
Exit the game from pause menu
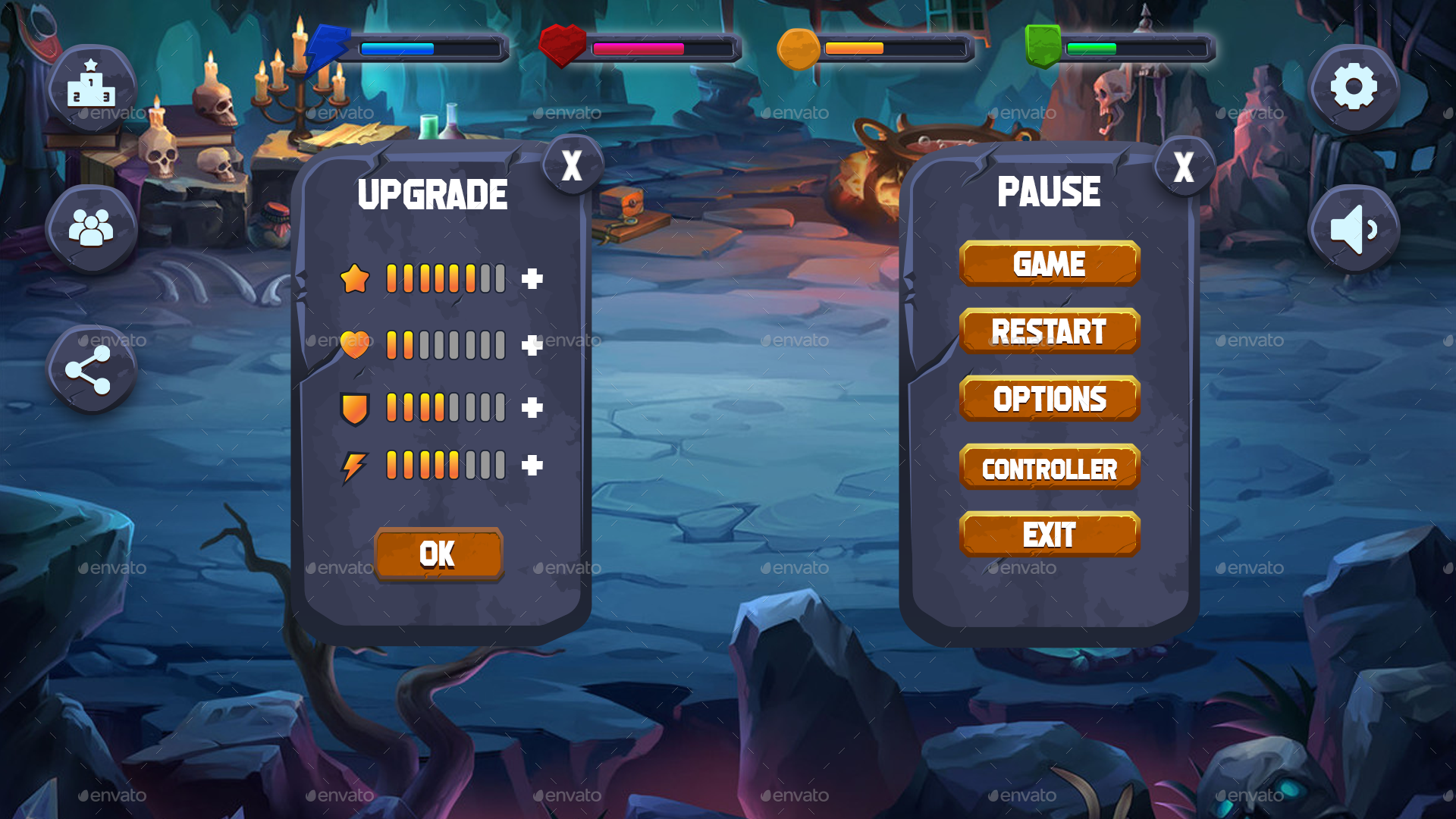tap(1050, 533)
